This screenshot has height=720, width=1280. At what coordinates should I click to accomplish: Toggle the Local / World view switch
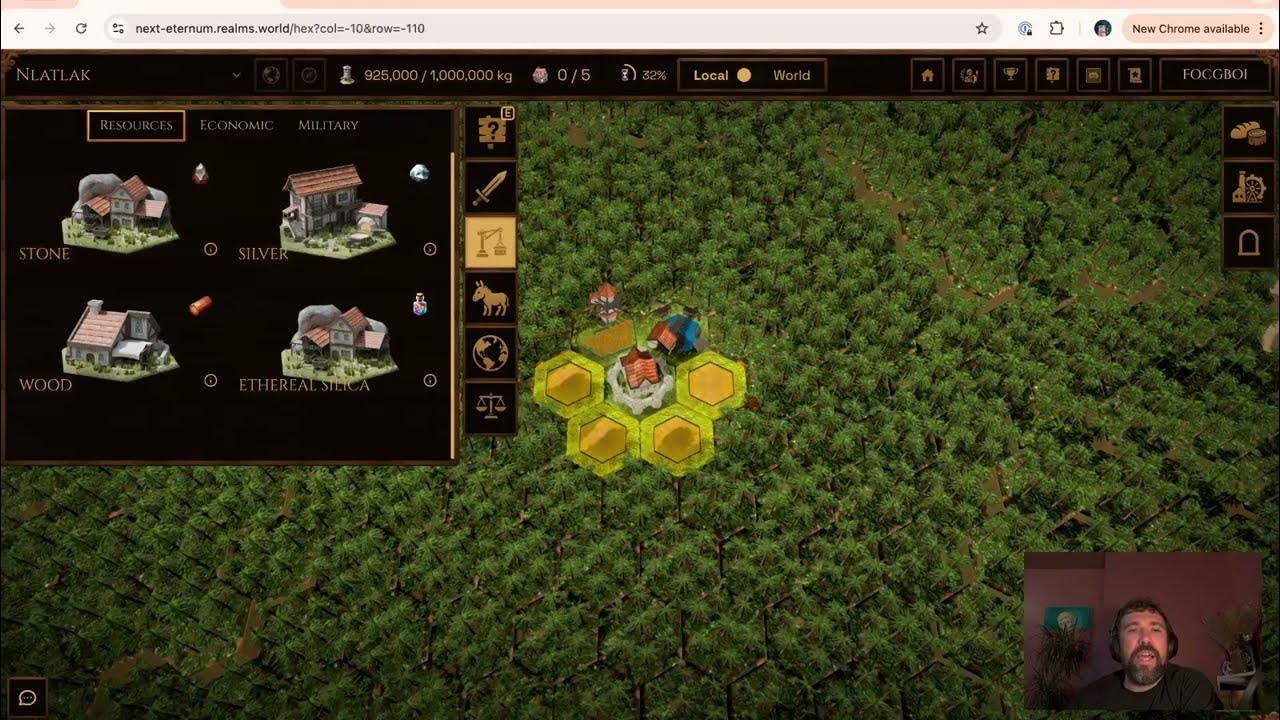[x=744, y=75]
